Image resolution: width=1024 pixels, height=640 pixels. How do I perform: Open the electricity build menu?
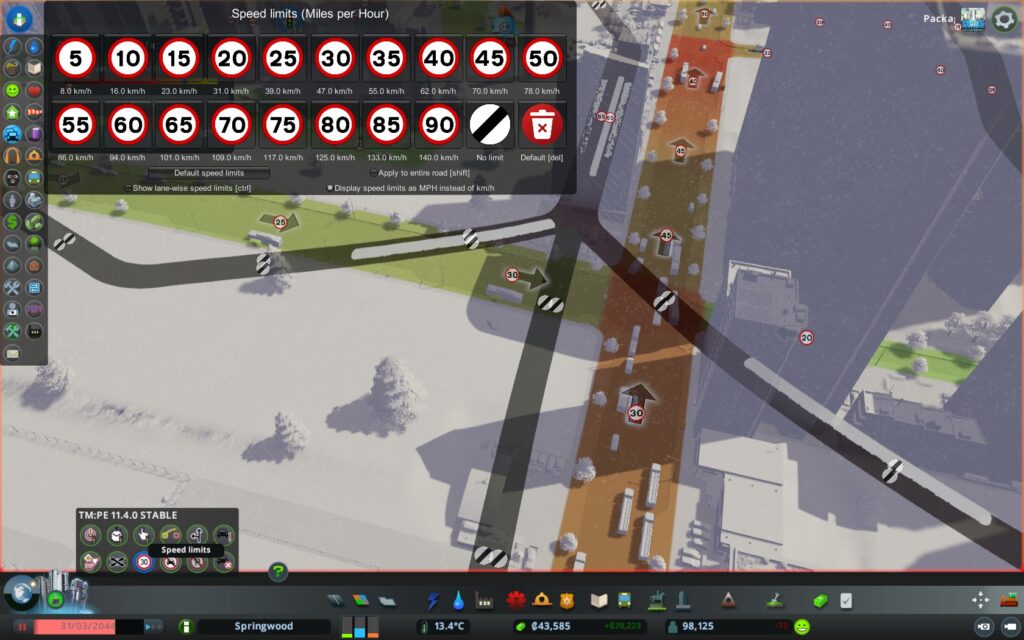tap(433, 600)
